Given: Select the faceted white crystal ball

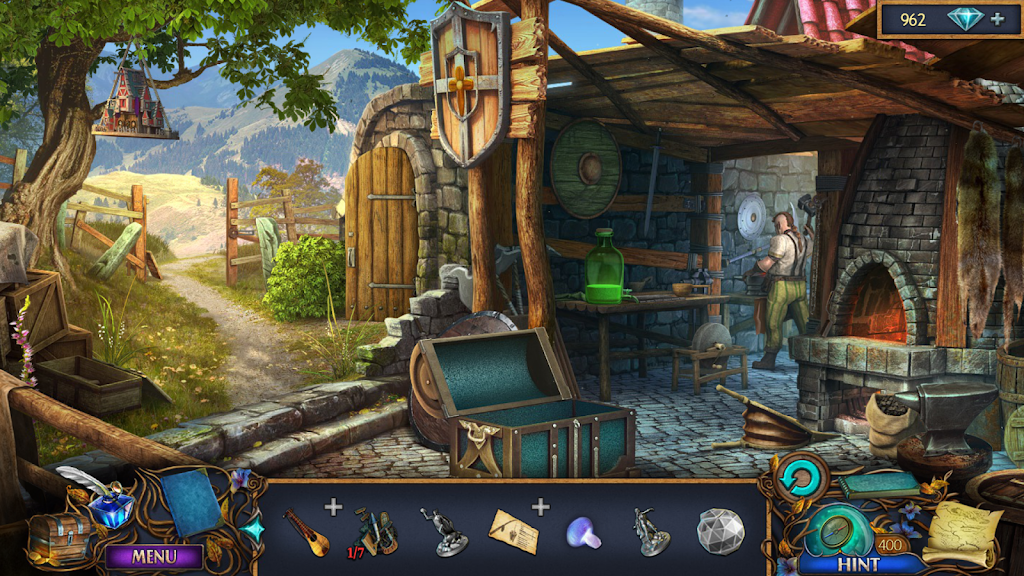Looking at the screenshot, I should [x=720, y=531].
